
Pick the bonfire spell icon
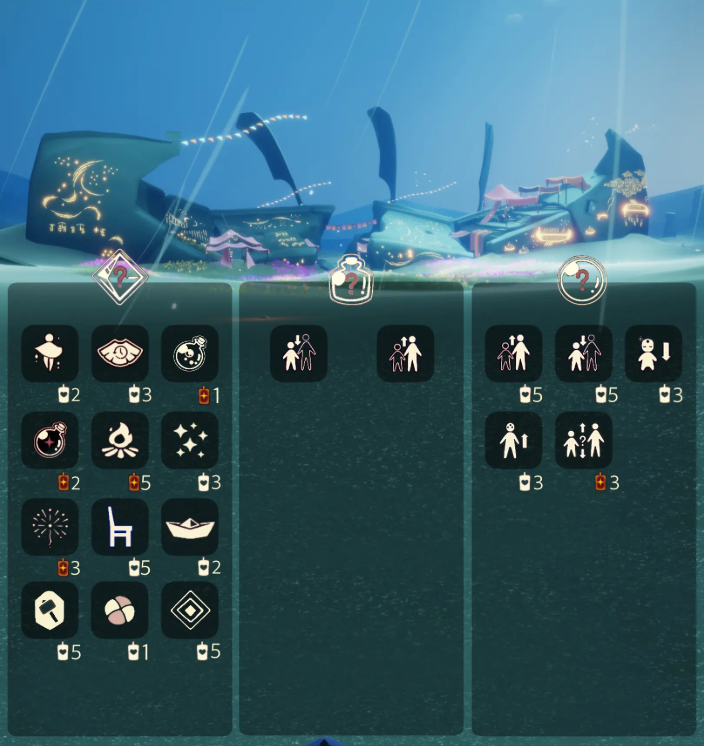[x=120, y=440]
